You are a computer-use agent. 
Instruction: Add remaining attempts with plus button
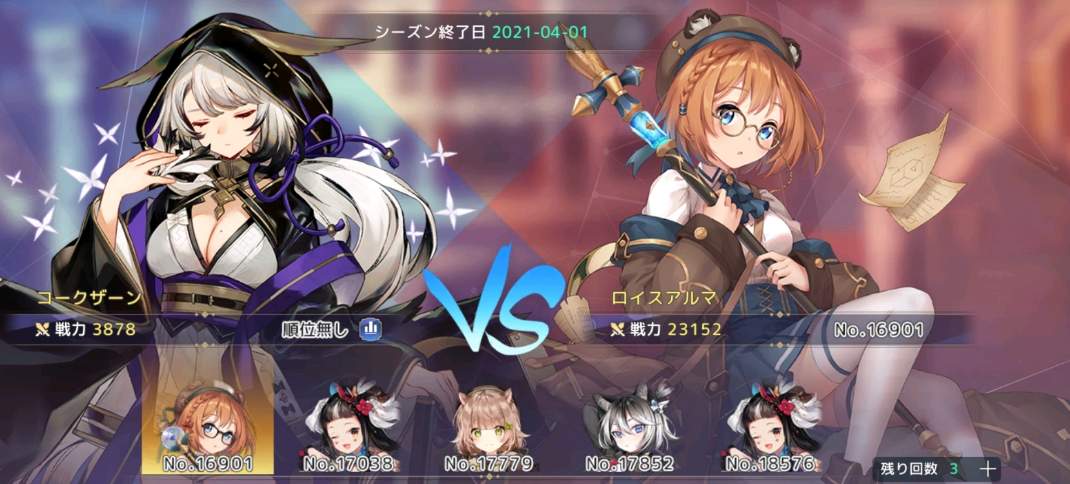pyautogui.click(x=987, y=467)
